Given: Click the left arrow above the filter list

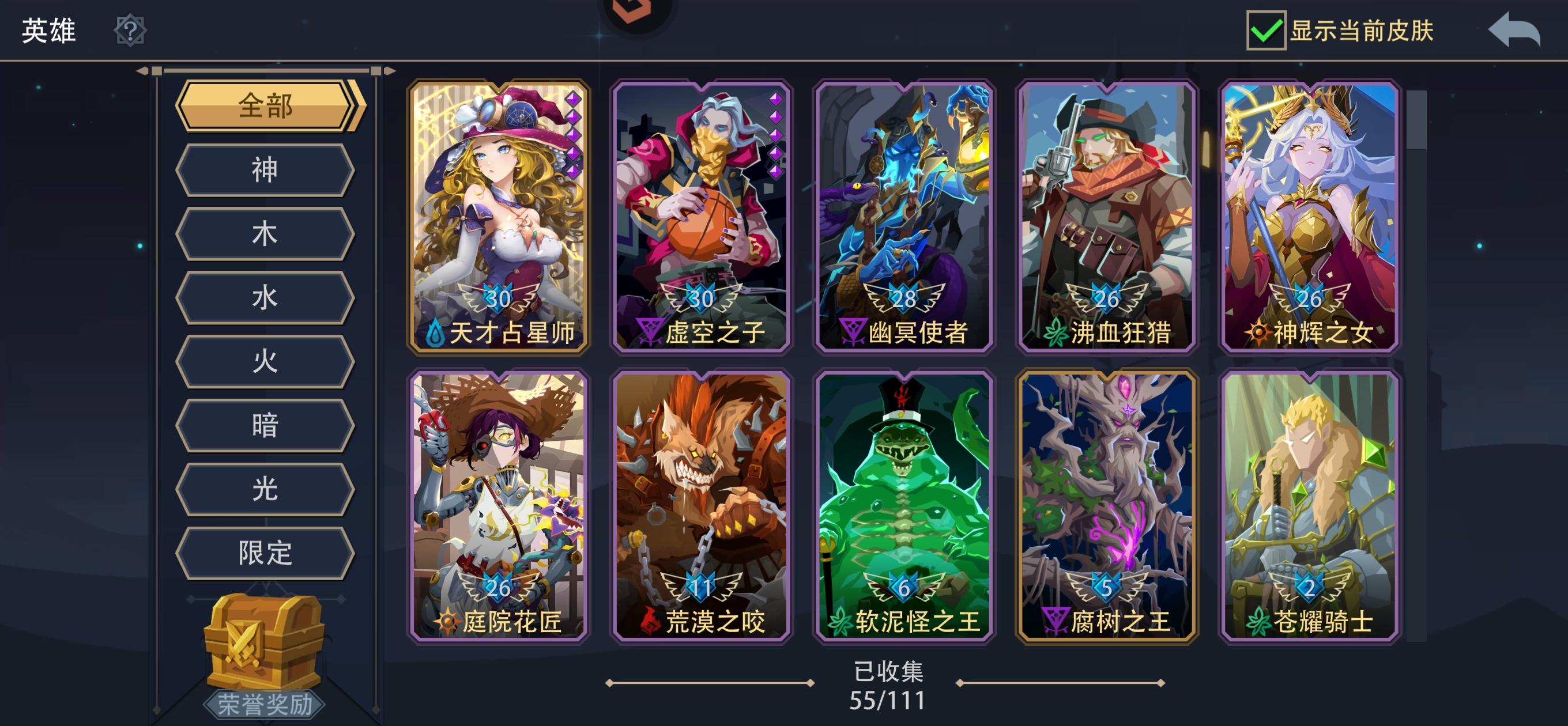Looking at the screenshot, I should pyautogui.click(x=142, y=72).
